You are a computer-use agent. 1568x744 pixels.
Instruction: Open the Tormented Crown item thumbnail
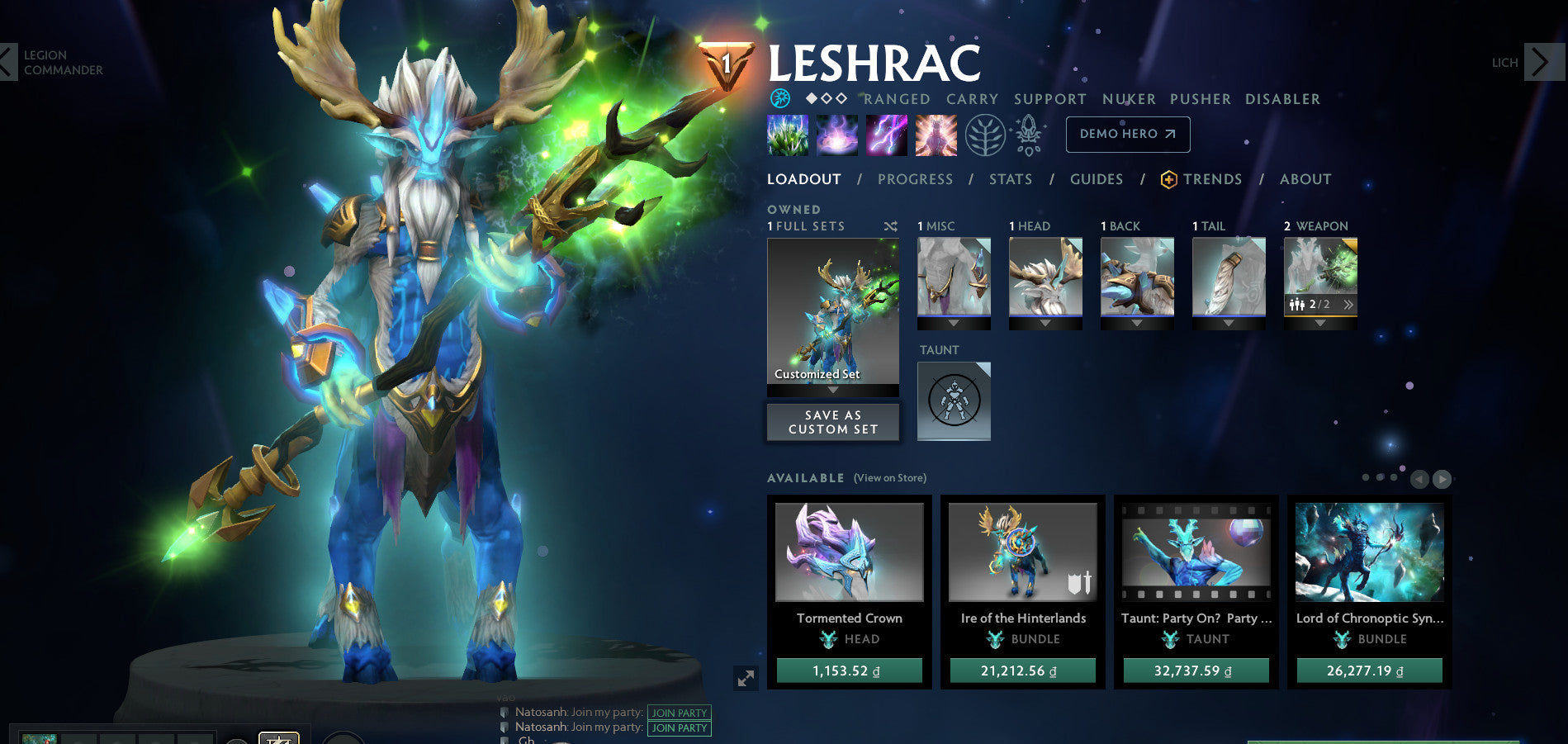click(x=850, y=552)
